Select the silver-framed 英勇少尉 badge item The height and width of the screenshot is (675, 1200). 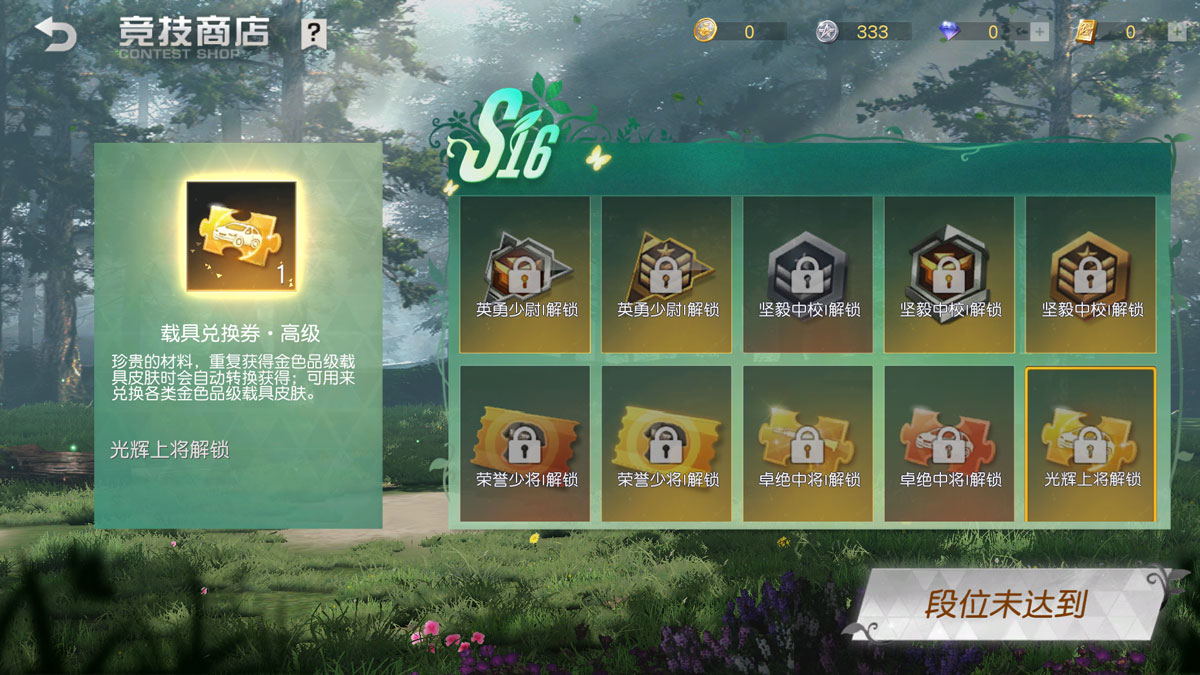[524, 274]
